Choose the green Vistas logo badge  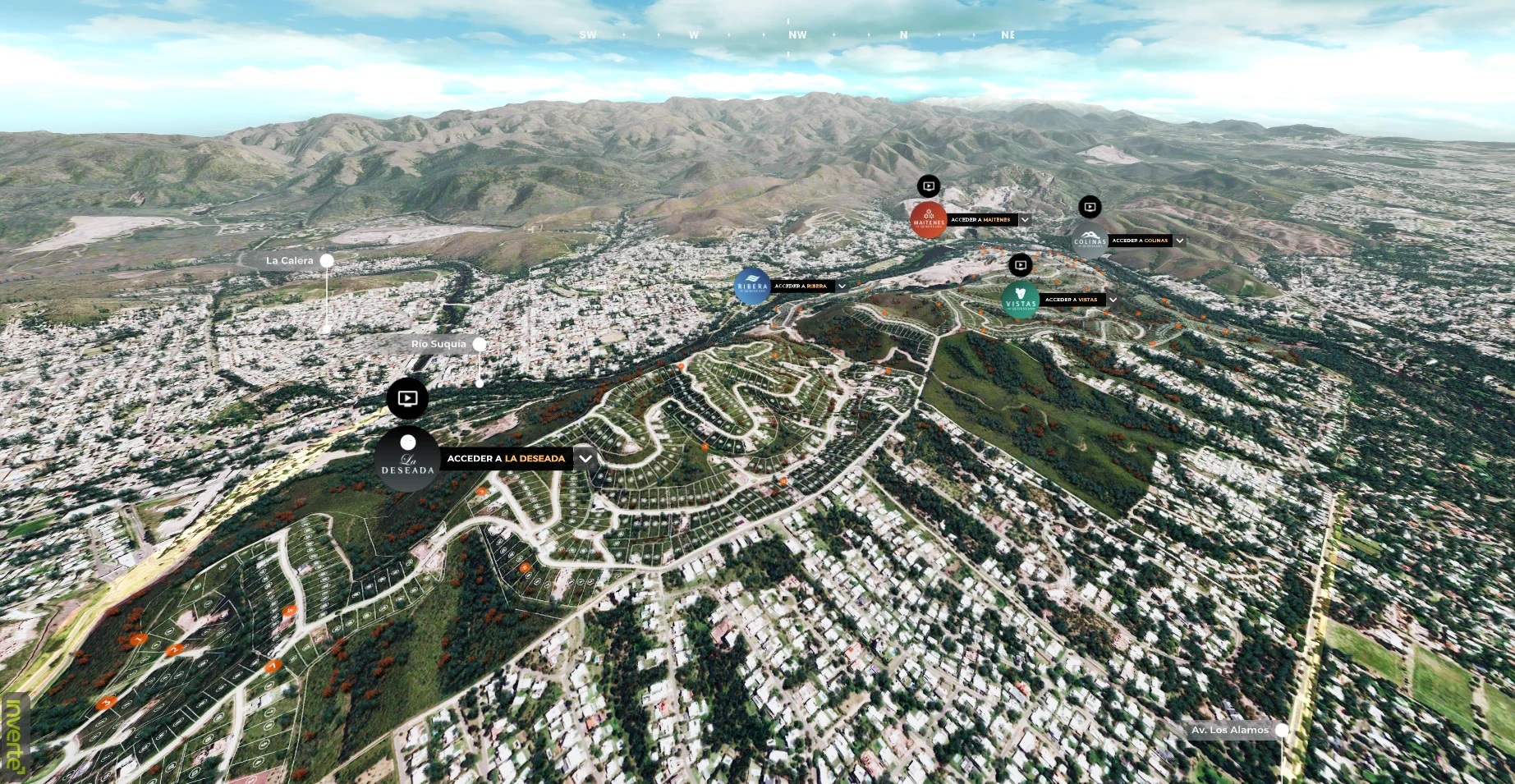[1021, 300]
